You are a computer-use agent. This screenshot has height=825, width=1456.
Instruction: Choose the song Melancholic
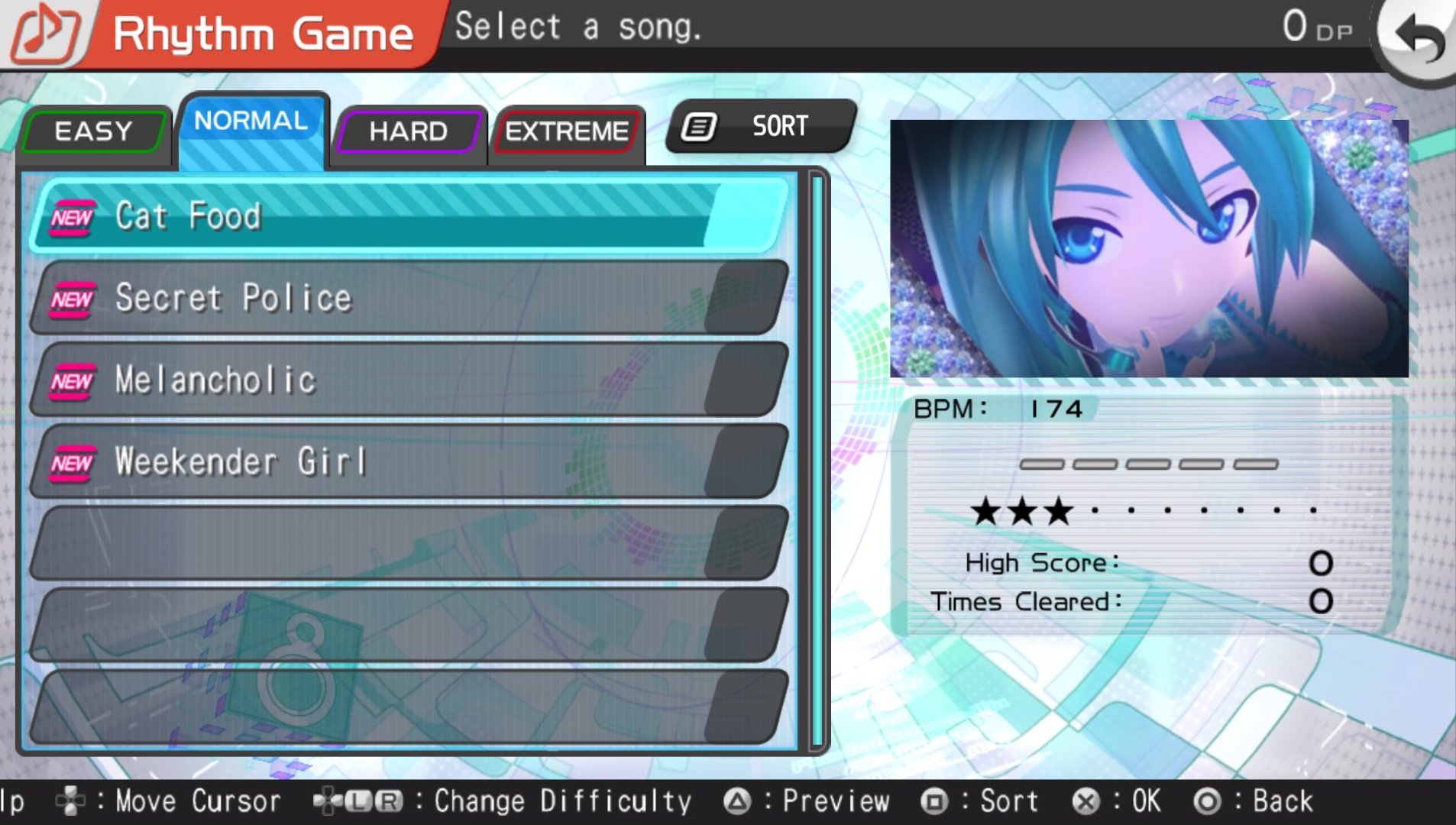click(x=409, y=380)
